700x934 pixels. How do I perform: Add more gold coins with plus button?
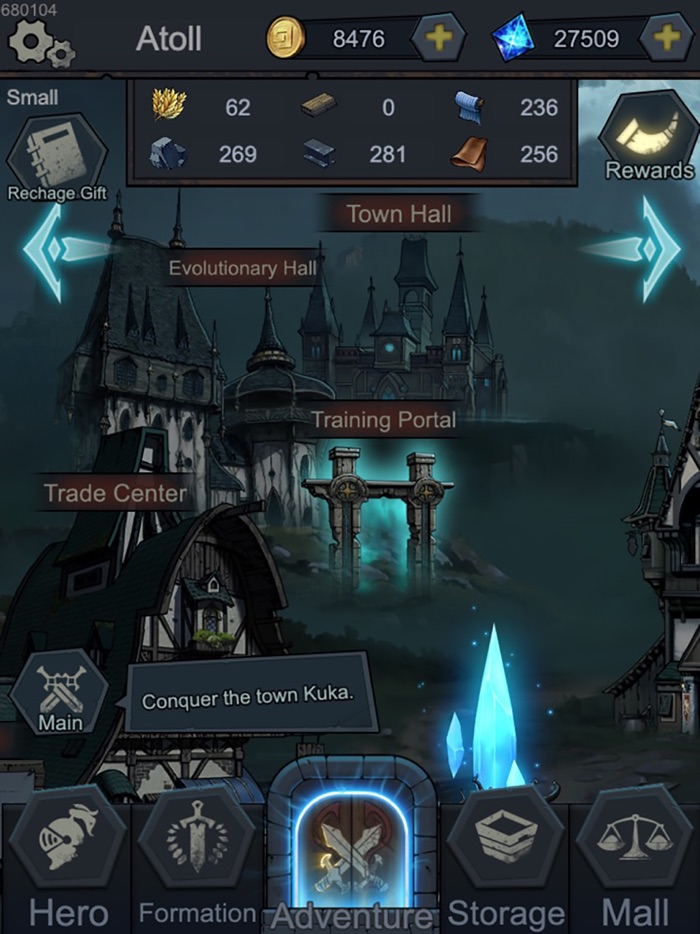438,39
